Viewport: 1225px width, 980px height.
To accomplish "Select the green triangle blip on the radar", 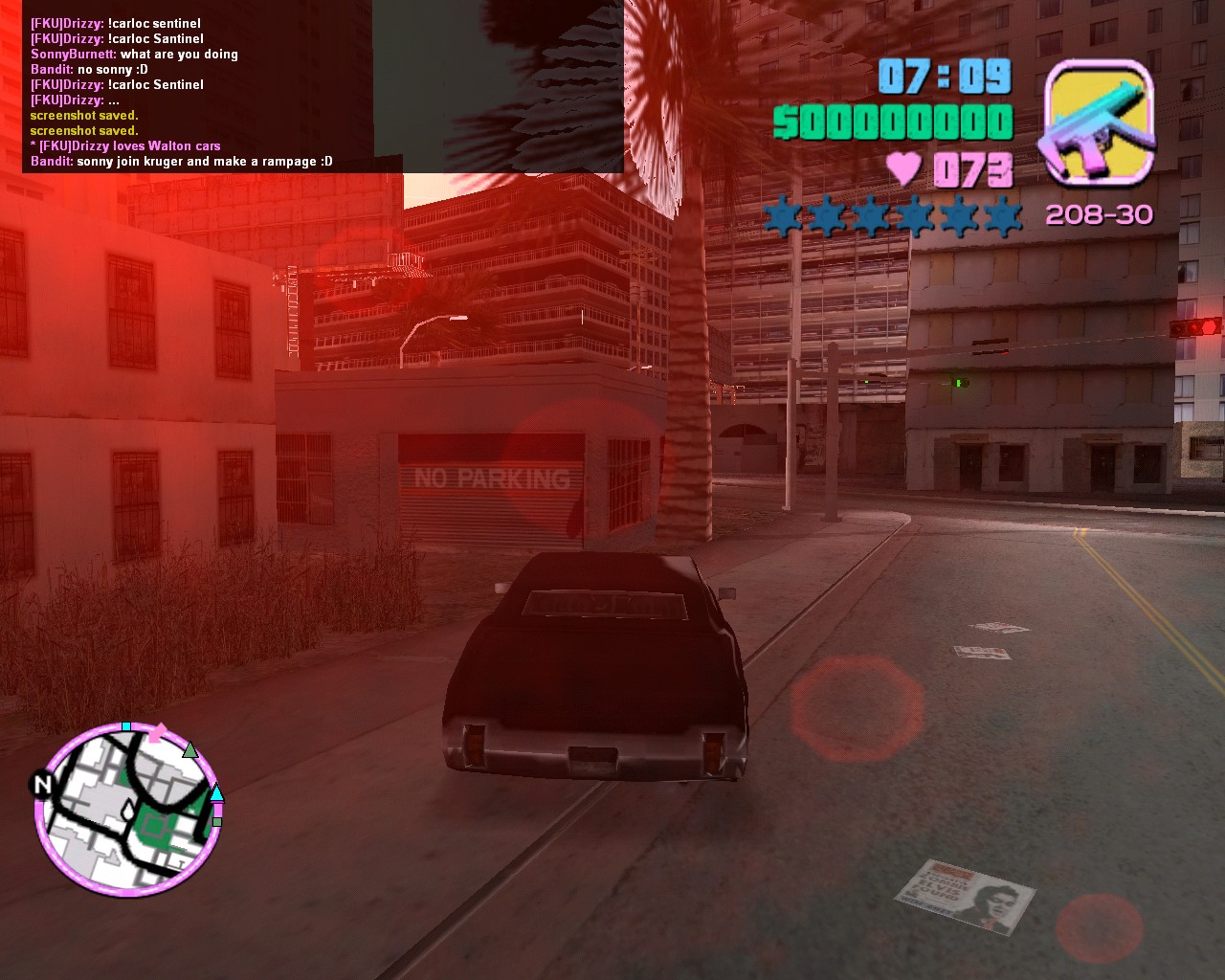I will coord(190,750).
